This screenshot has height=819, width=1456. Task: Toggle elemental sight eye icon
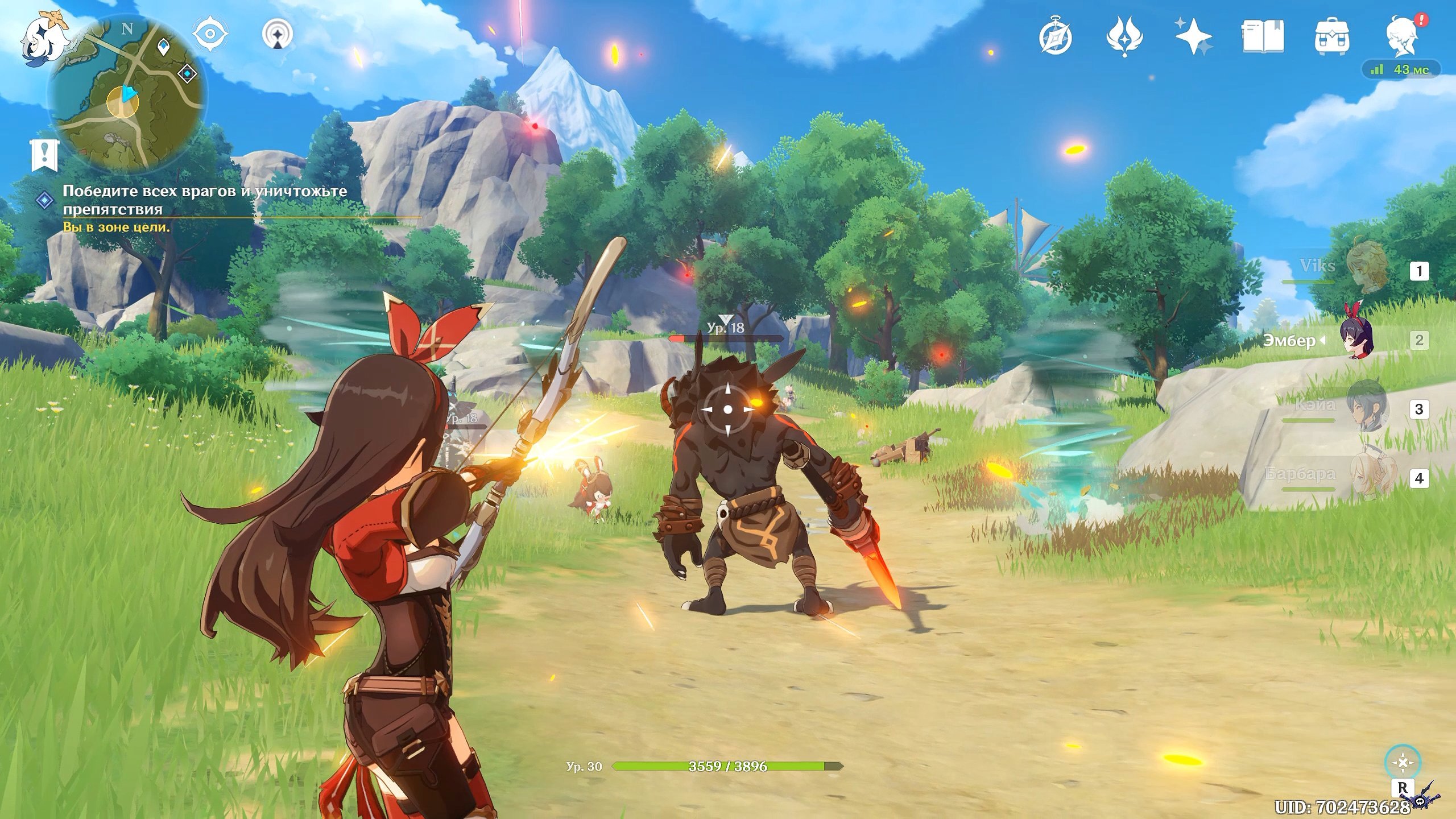tap(210, 35)
